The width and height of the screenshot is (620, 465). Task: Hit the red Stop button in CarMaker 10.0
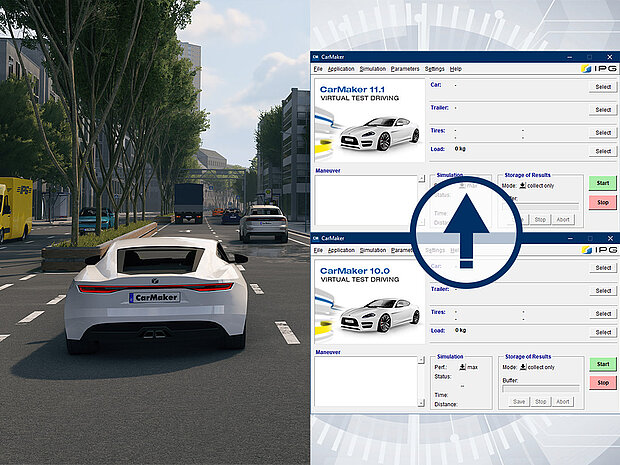click(x=603, y=382)
